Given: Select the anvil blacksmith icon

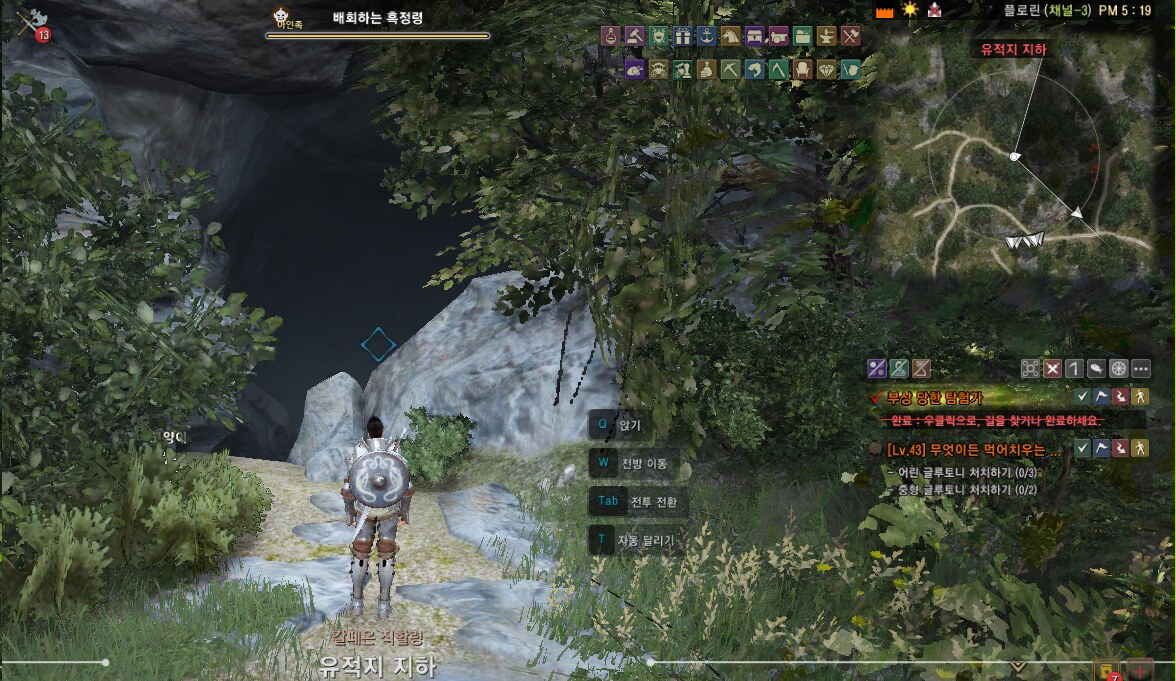Looking at the screenshot, I should coord(826,37).
